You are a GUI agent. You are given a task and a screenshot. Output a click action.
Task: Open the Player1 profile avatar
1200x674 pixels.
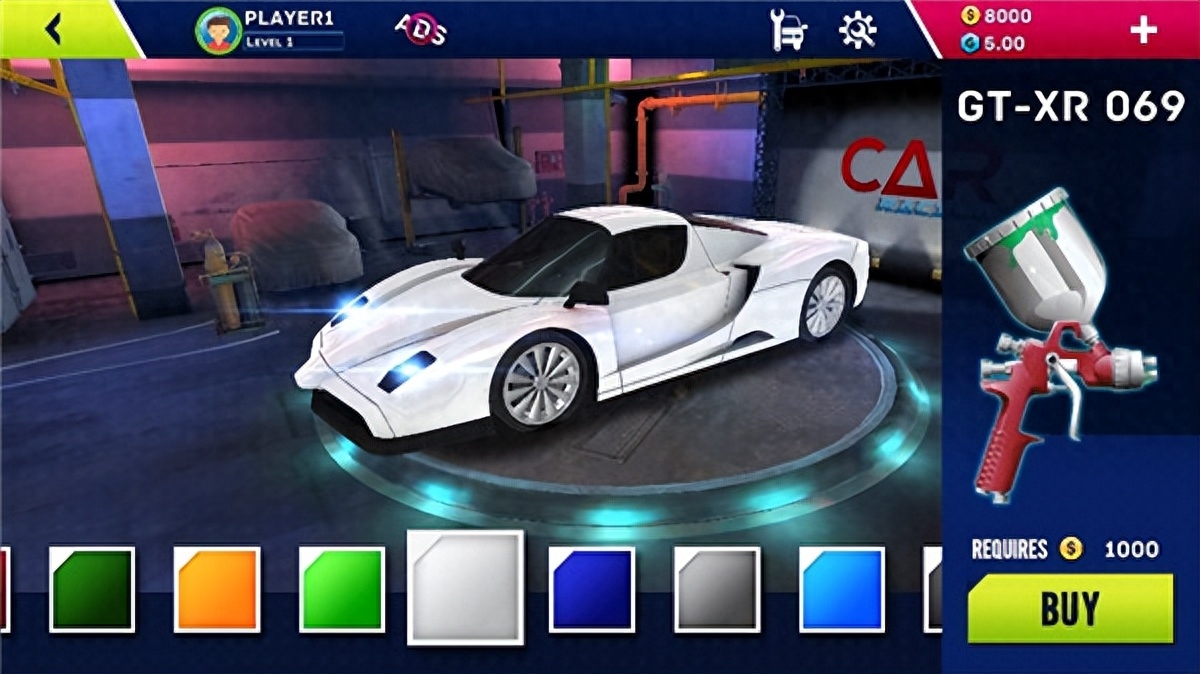tap(219, 29)
